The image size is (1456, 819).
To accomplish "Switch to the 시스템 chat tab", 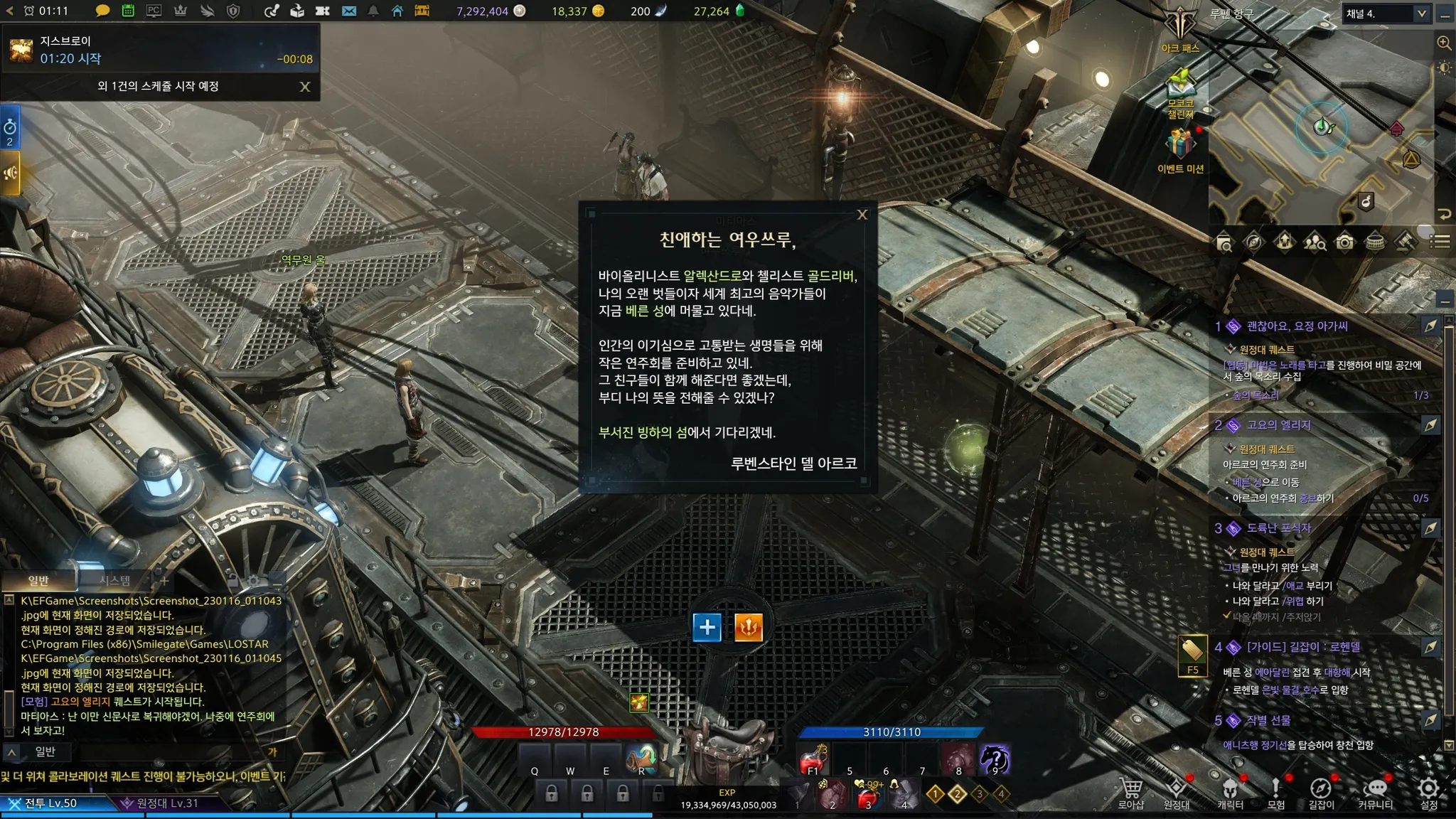I will point(114,581).
